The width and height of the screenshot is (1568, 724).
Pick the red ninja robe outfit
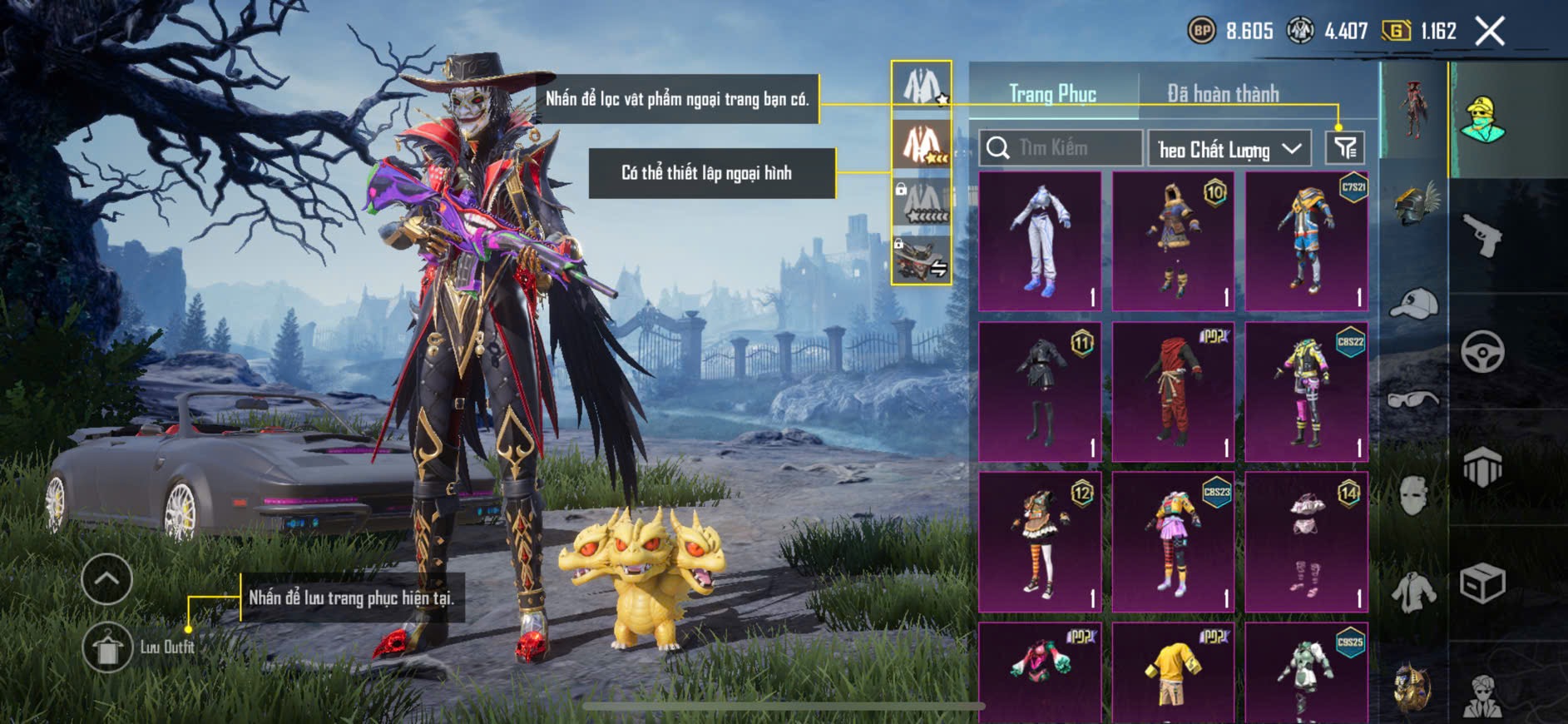coord(1173,391)
